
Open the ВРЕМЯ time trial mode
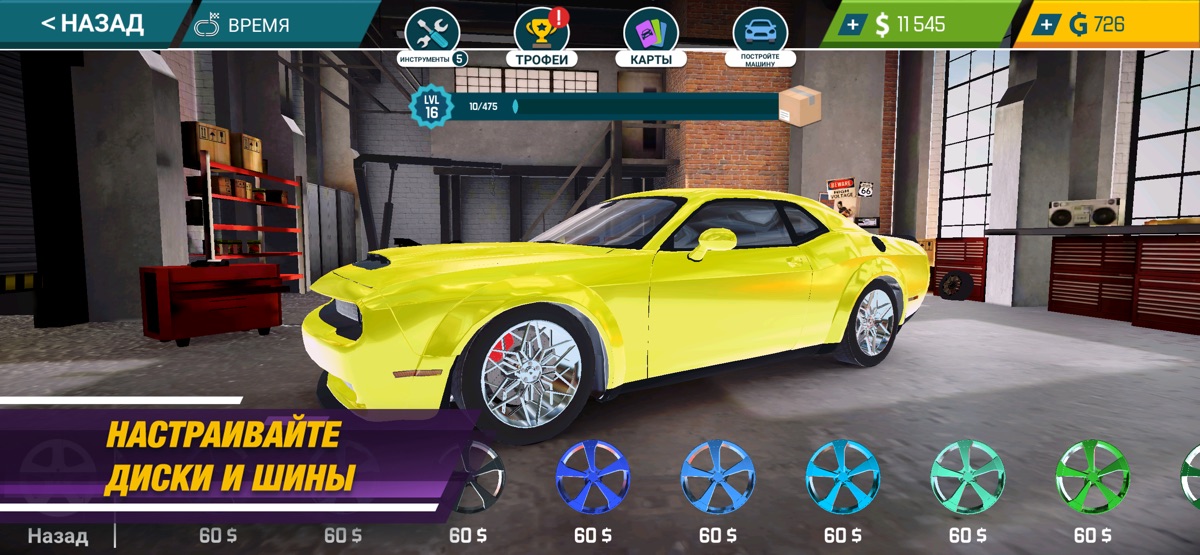click(243, 26)
